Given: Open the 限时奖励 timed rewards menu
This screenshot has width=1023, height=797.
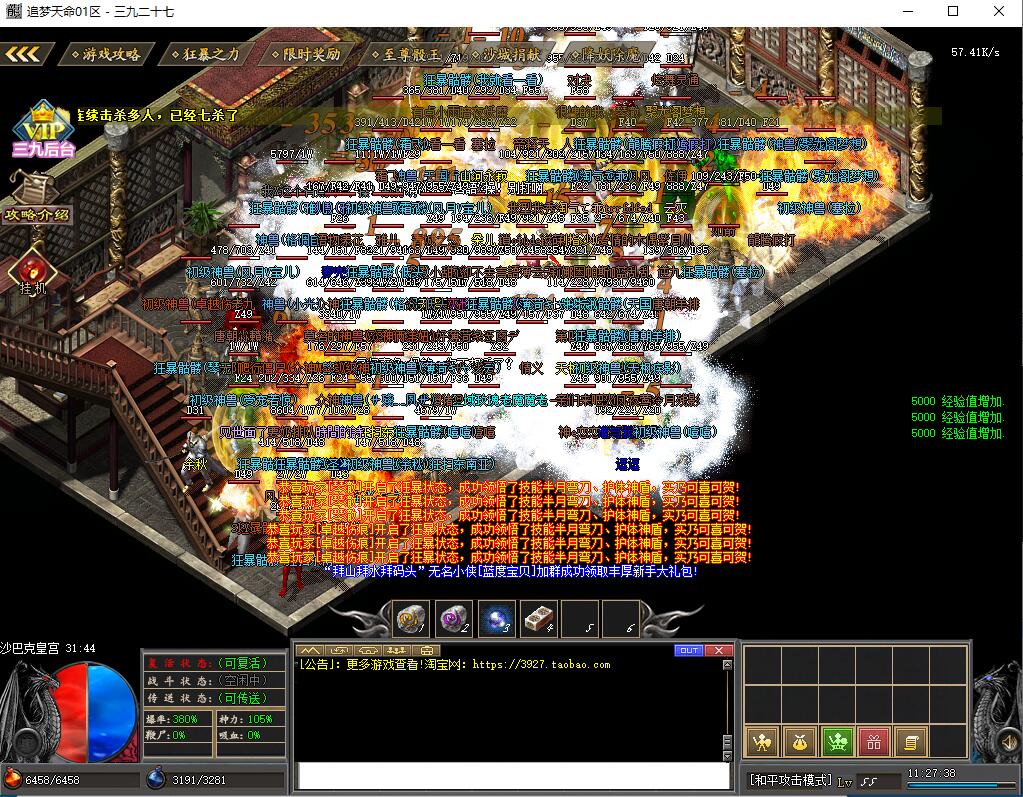Looking at the screenshot, I should [x=305, y=54].
